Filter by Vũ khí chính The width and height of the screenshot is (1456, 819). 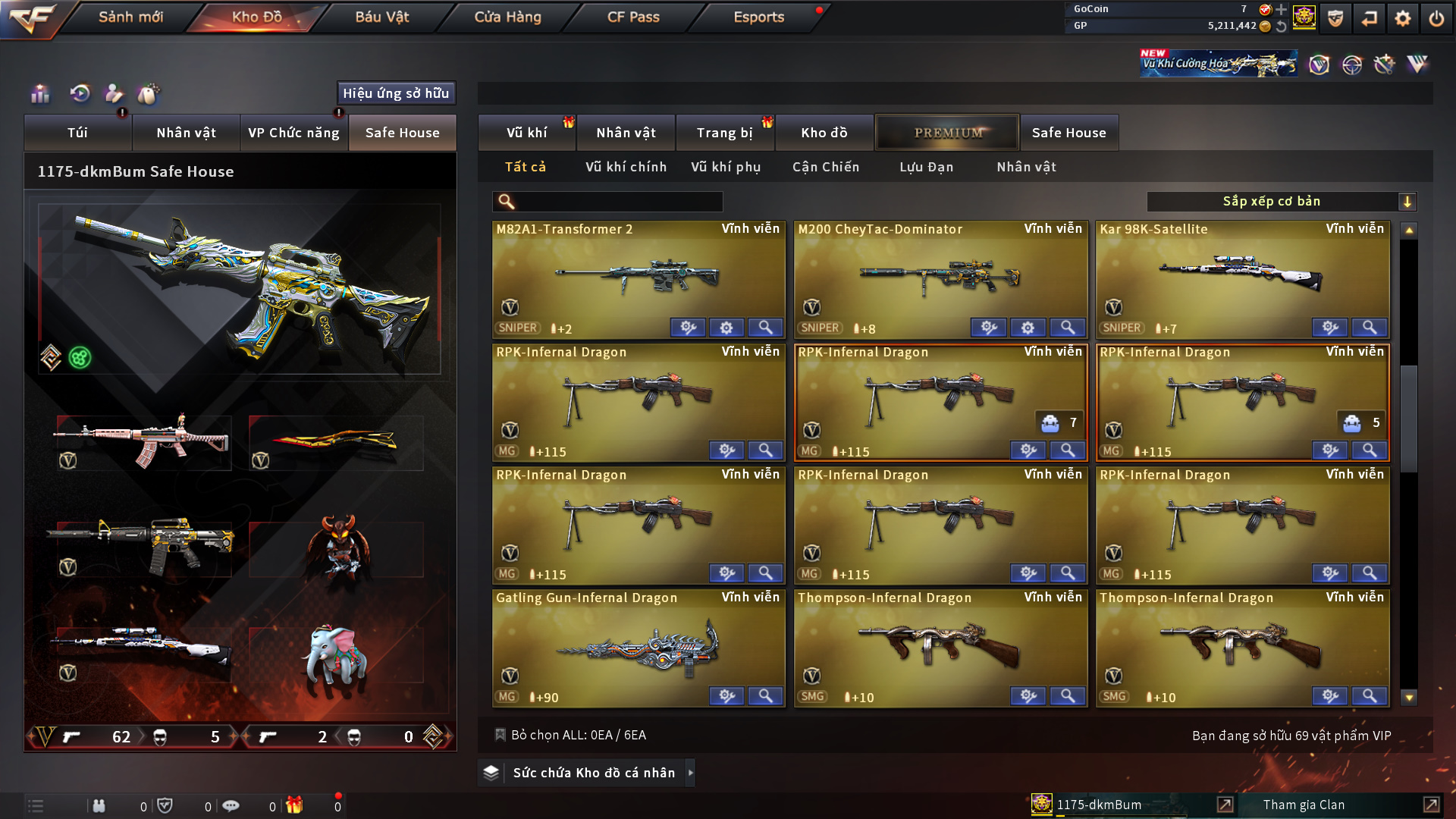pos(626,167)
